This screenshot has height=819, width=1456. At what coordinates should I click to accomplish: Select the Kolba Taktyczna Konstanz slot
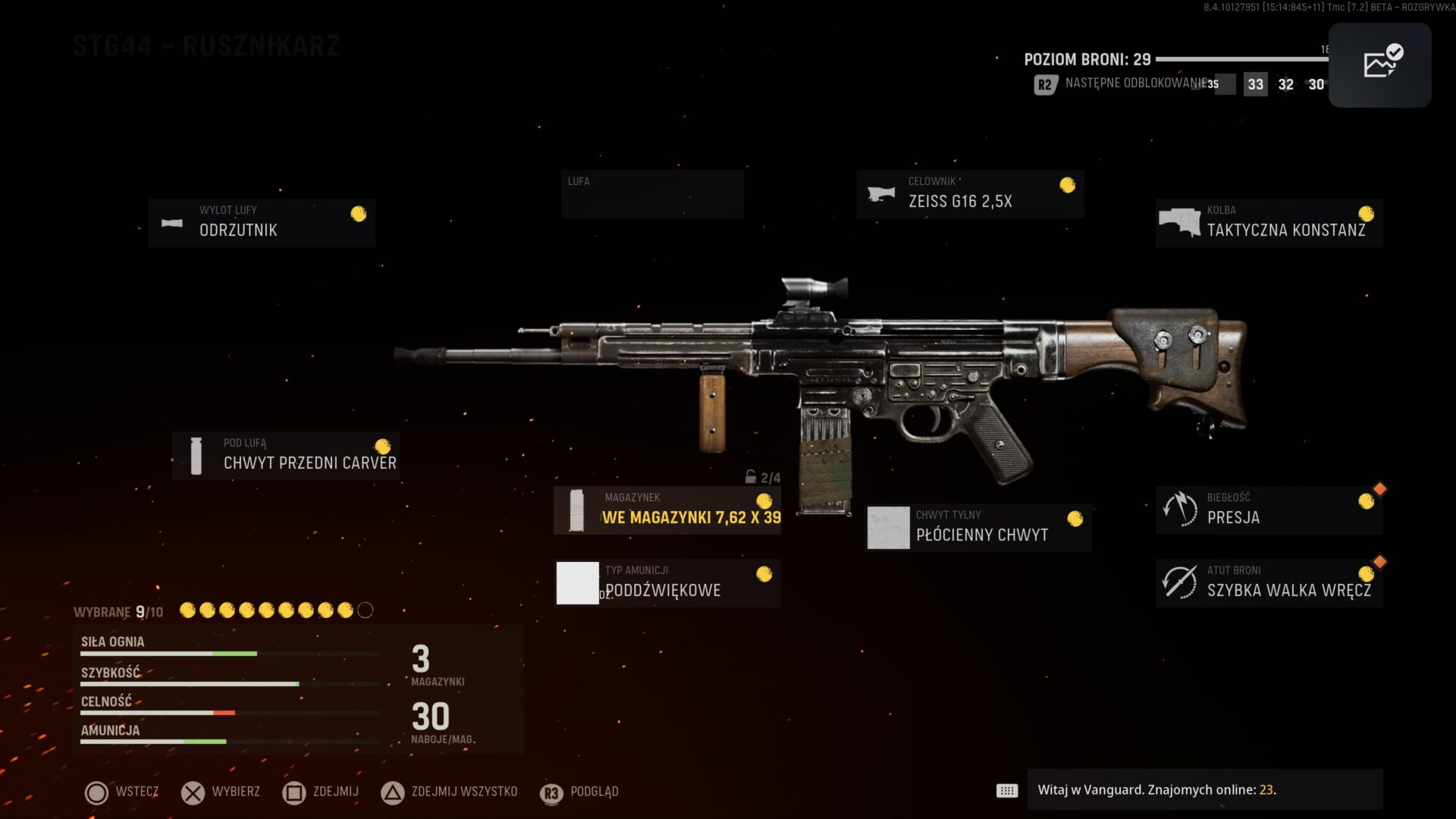coord(1269,223)
